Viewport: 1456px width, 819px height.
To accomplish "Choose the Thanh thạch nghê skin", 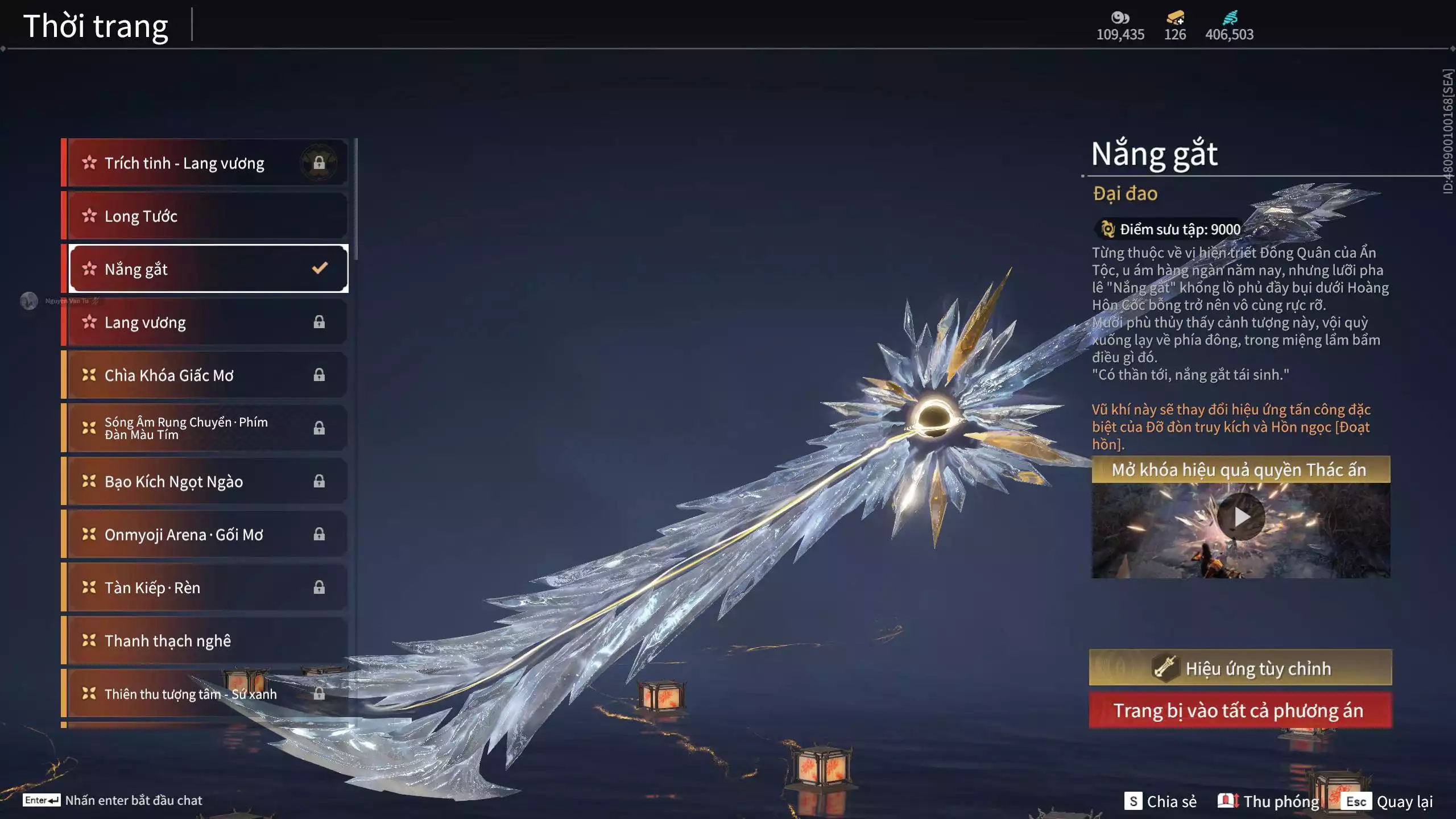I will (205, 641).
